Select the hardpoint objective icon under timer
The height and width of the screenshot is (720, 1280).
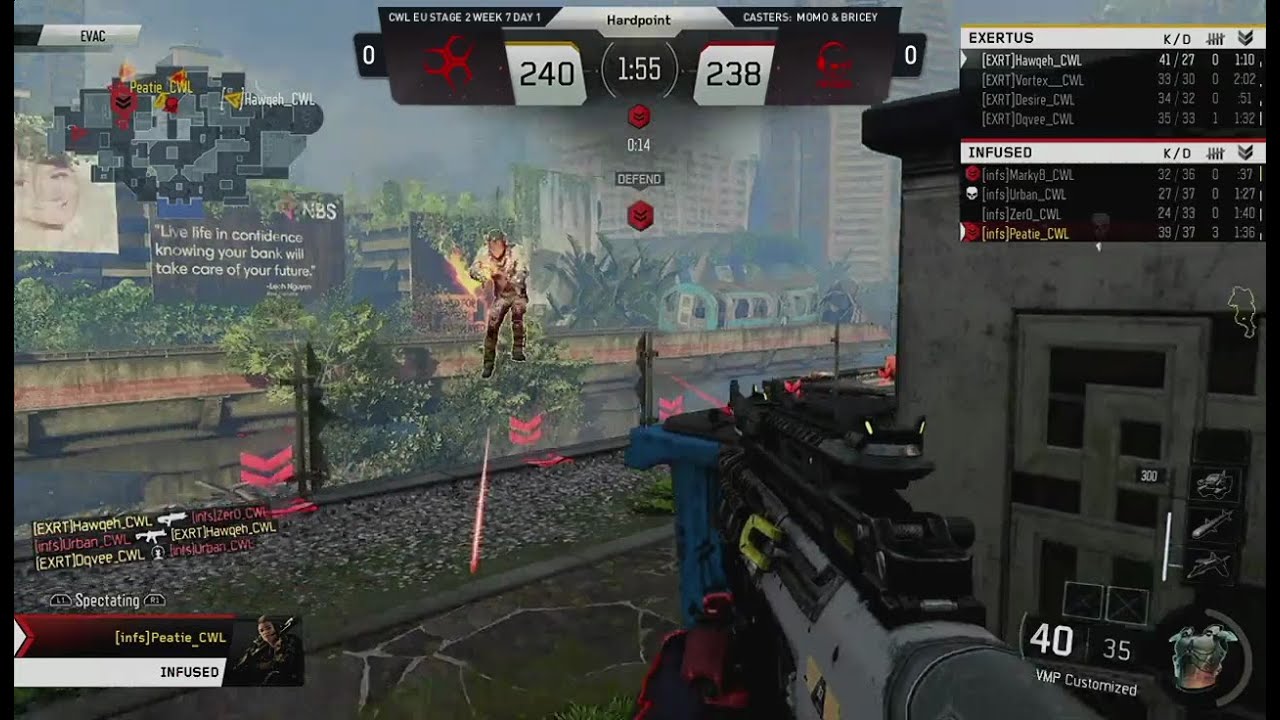639,117
